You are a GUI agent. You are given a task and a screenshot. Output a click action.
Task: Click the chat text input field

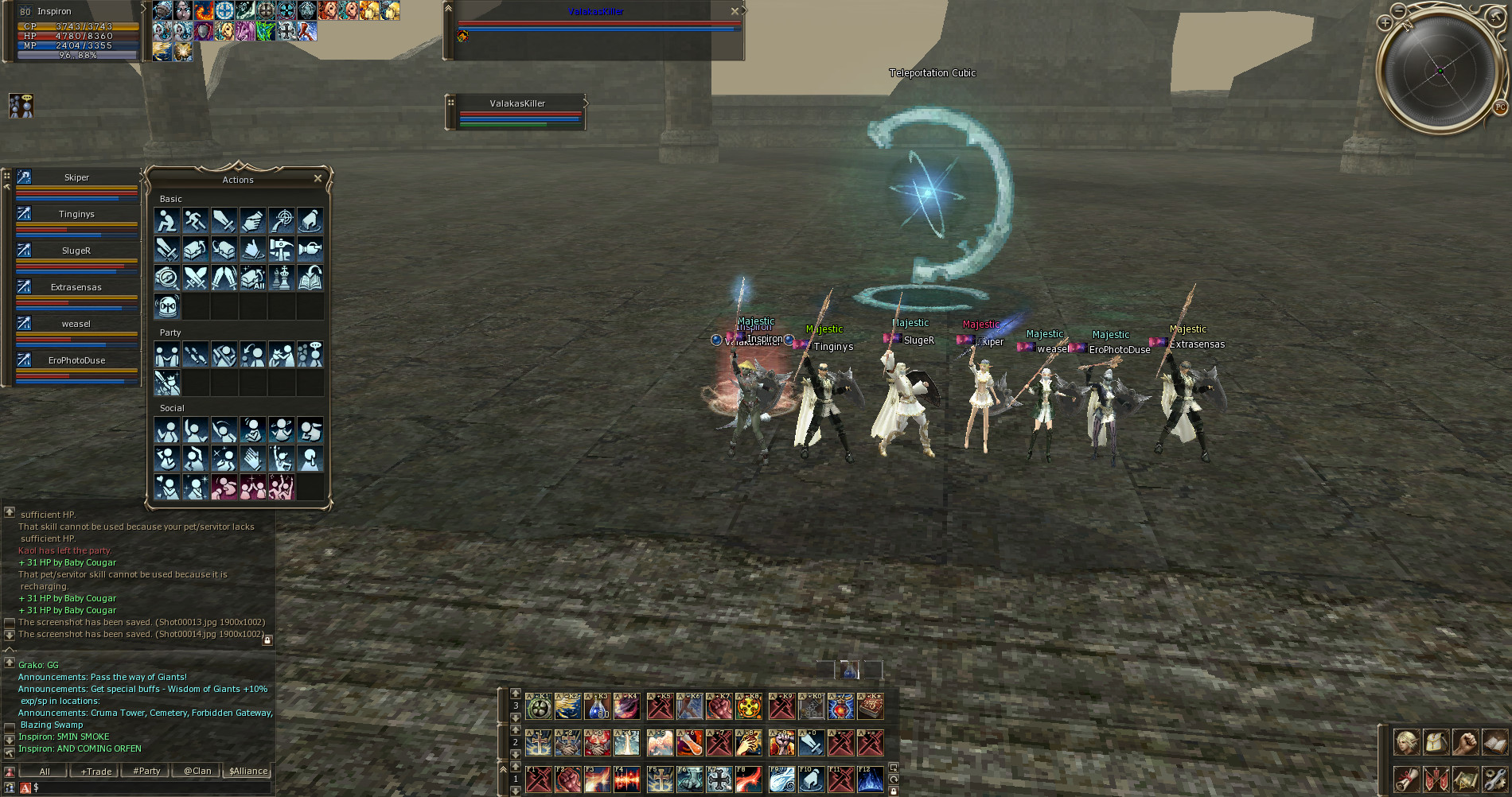pyautogui.click(x=151, y=787)
